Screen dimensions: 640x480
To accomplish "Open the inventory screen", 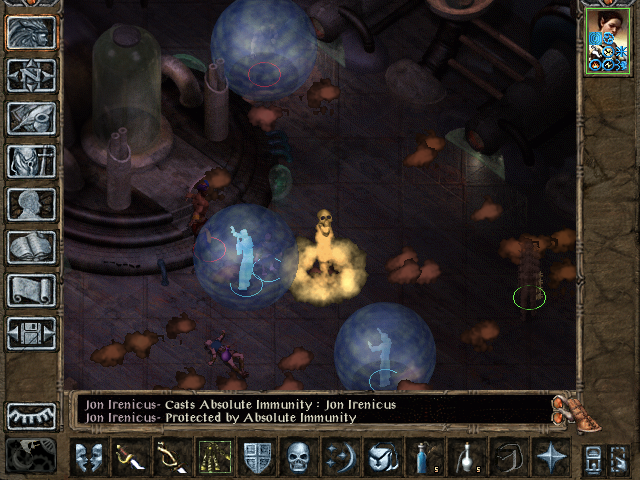I will click(31, 161).
